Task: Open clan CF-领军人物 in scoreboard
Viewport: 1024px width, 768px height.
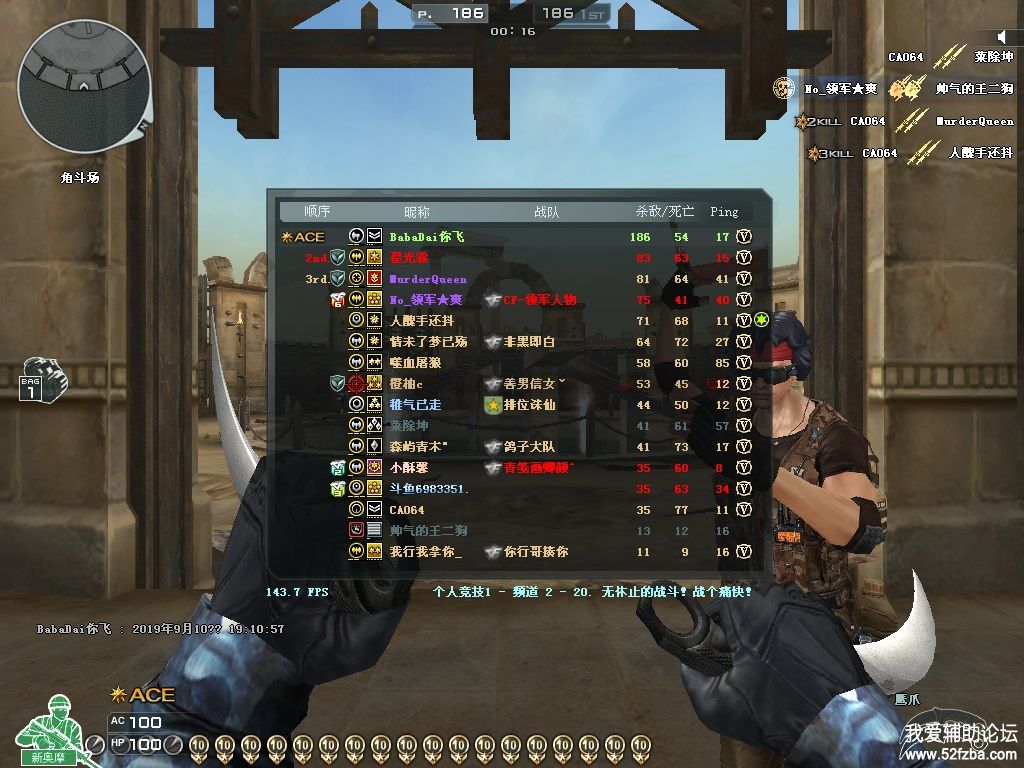Action: (539, 300)
